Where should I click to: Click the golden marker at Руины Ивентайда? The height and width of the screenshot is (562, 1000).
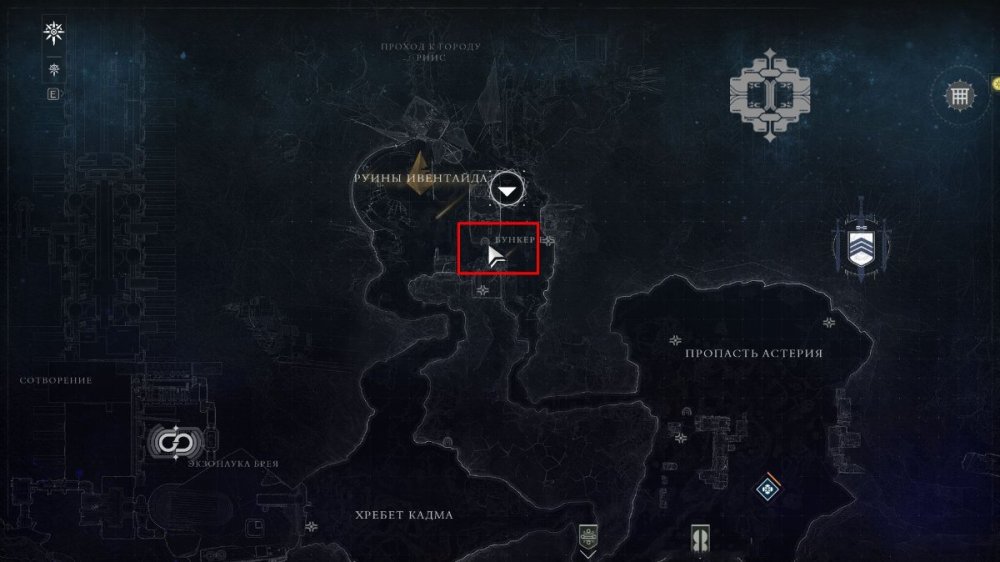click(x=420, y=170)
